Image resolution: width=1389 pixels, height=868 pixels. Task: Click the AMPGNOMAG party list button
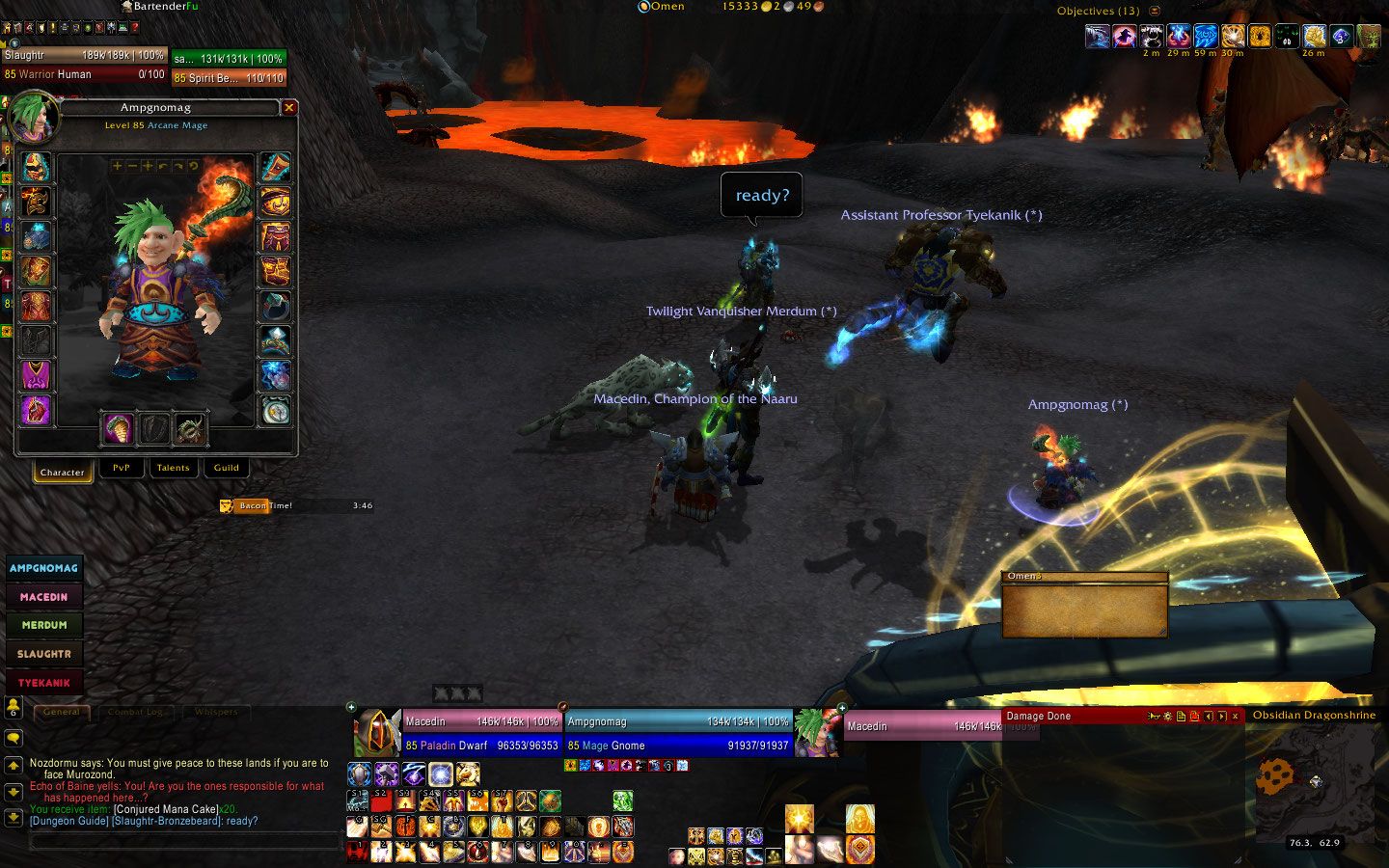tap(44, 568)
